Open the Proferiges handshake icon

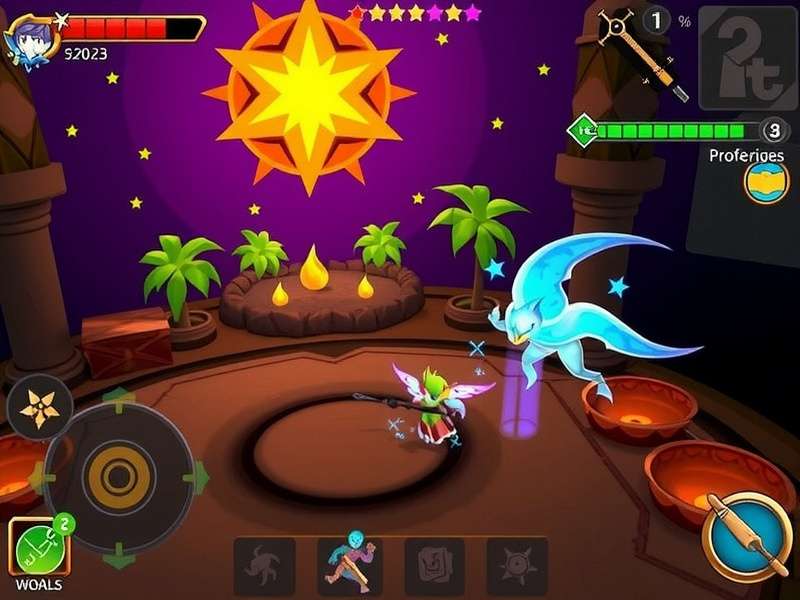pyautogui.click(x=765, y=182)
